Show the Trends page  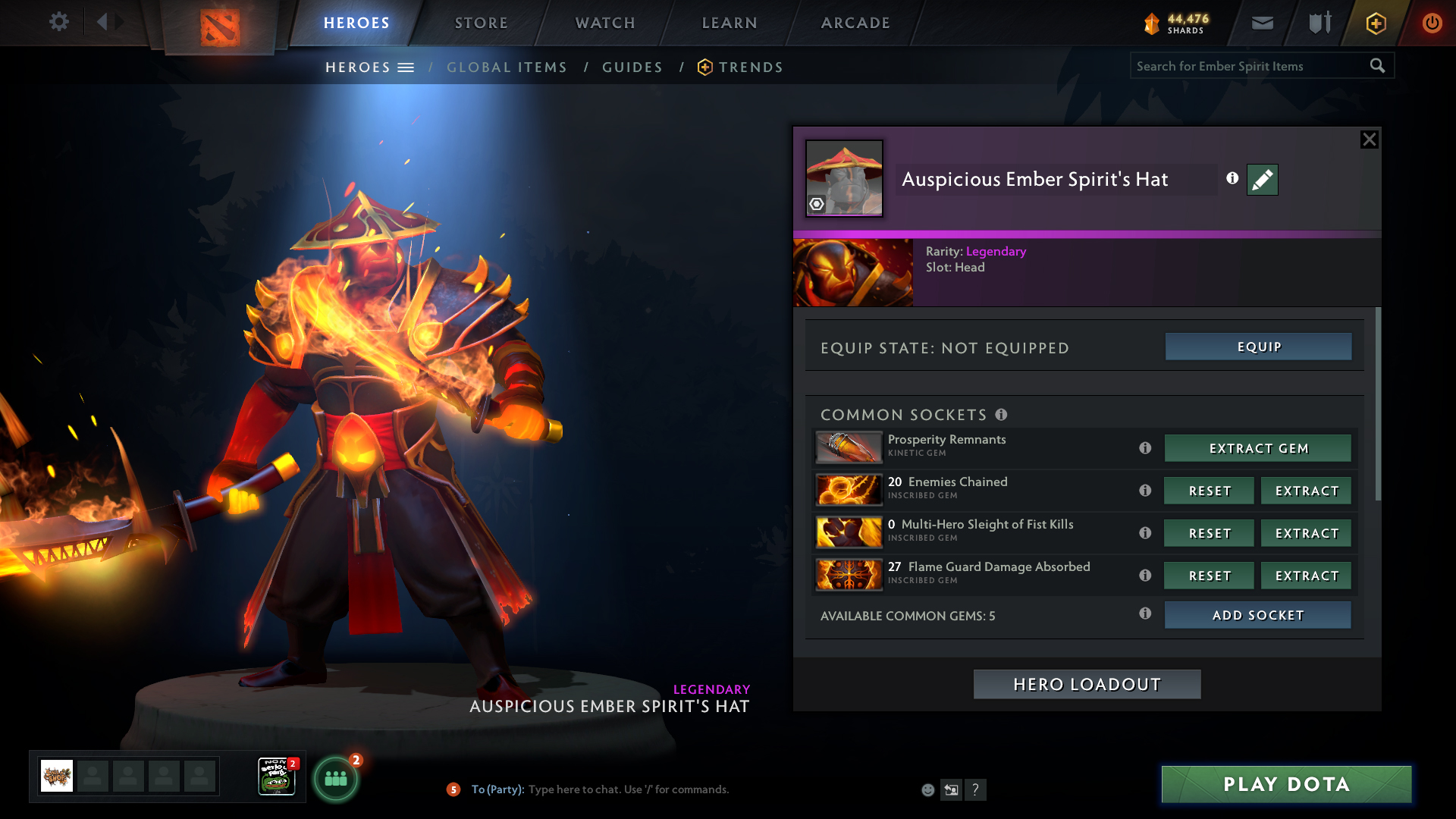click(750, 67)
